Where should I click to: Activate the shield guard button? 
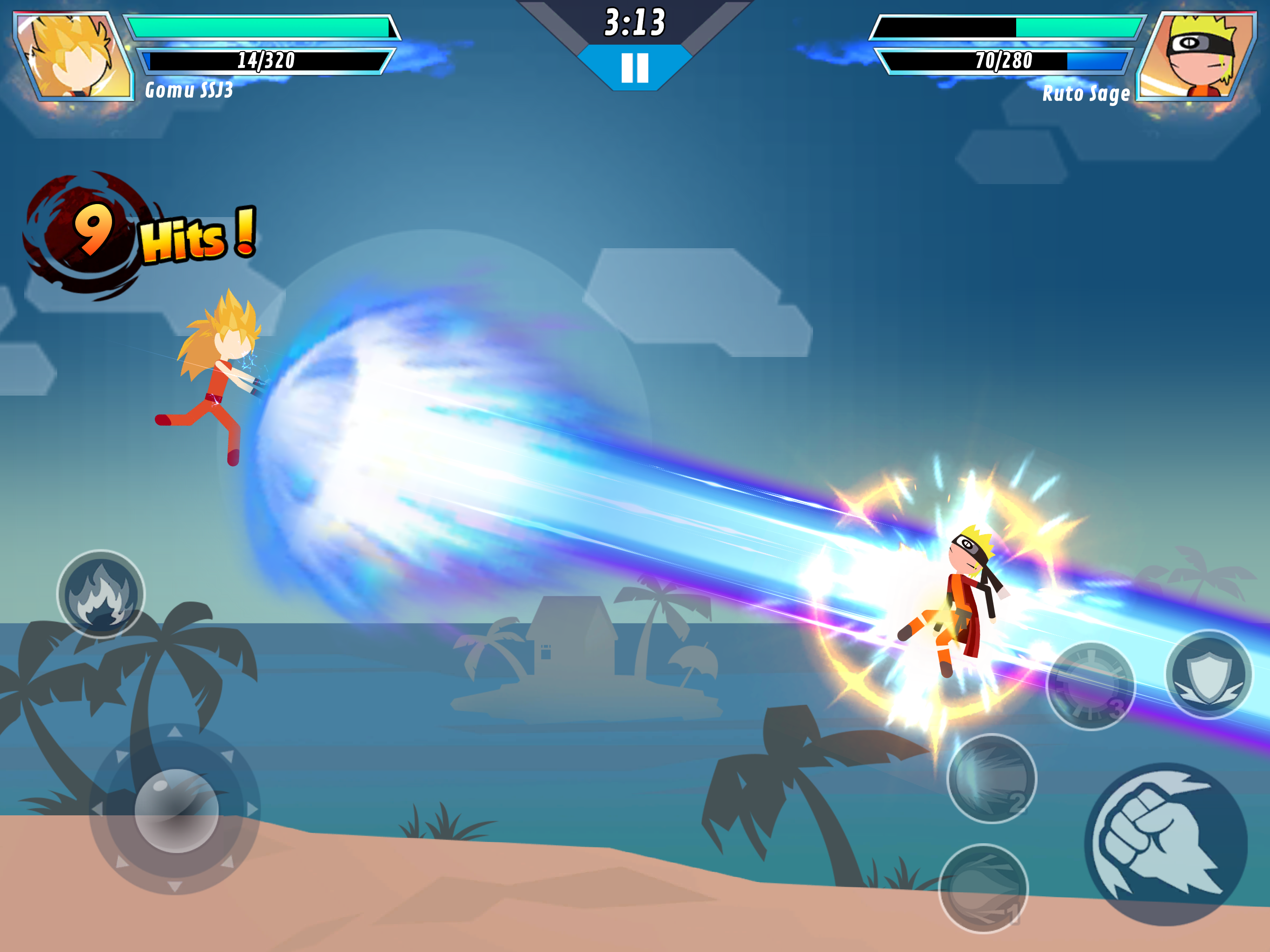click(x=1209, y=674)
